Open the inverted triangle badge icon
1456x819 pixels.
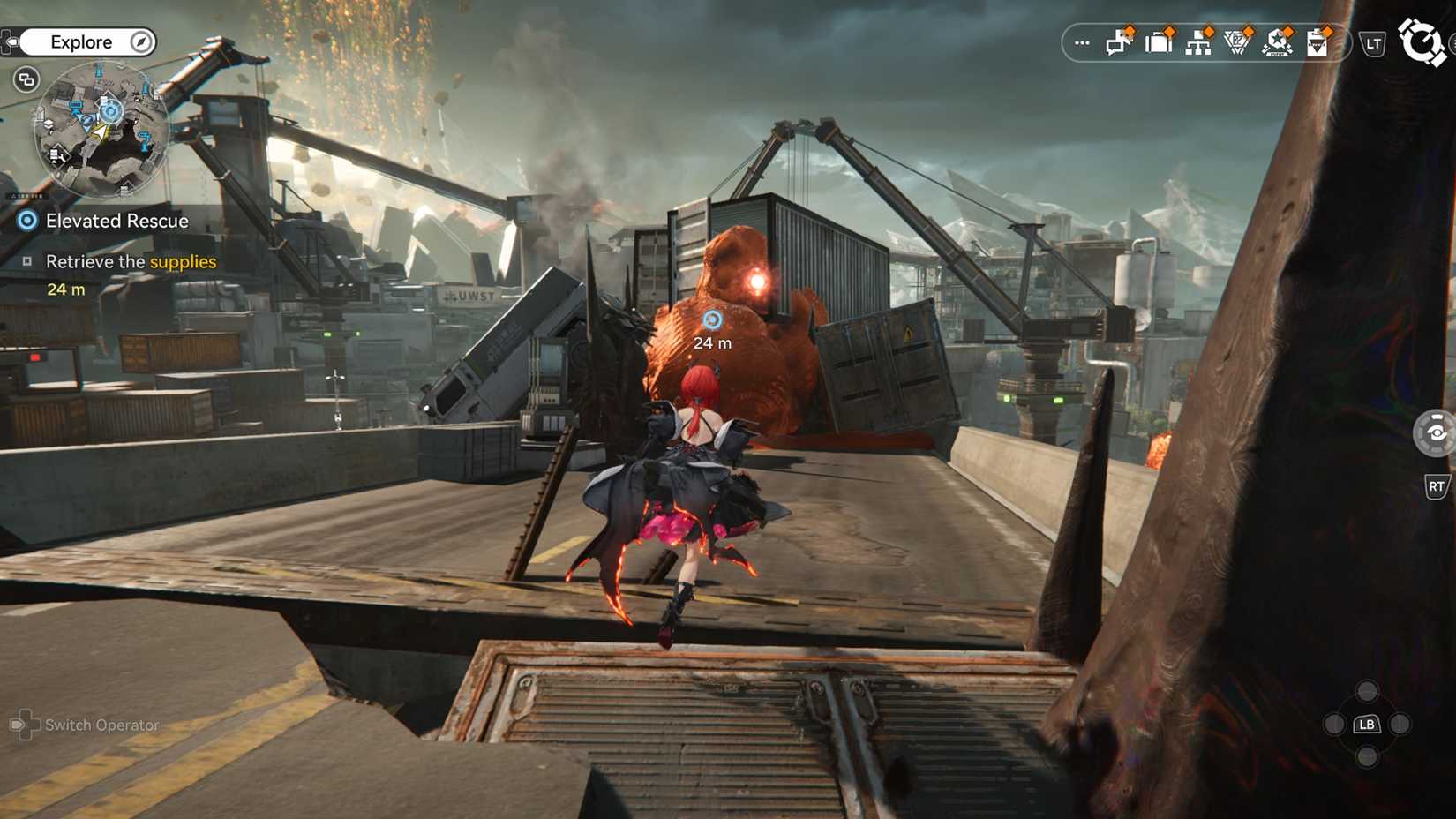pyautogui.click(x=1237, y=42)
